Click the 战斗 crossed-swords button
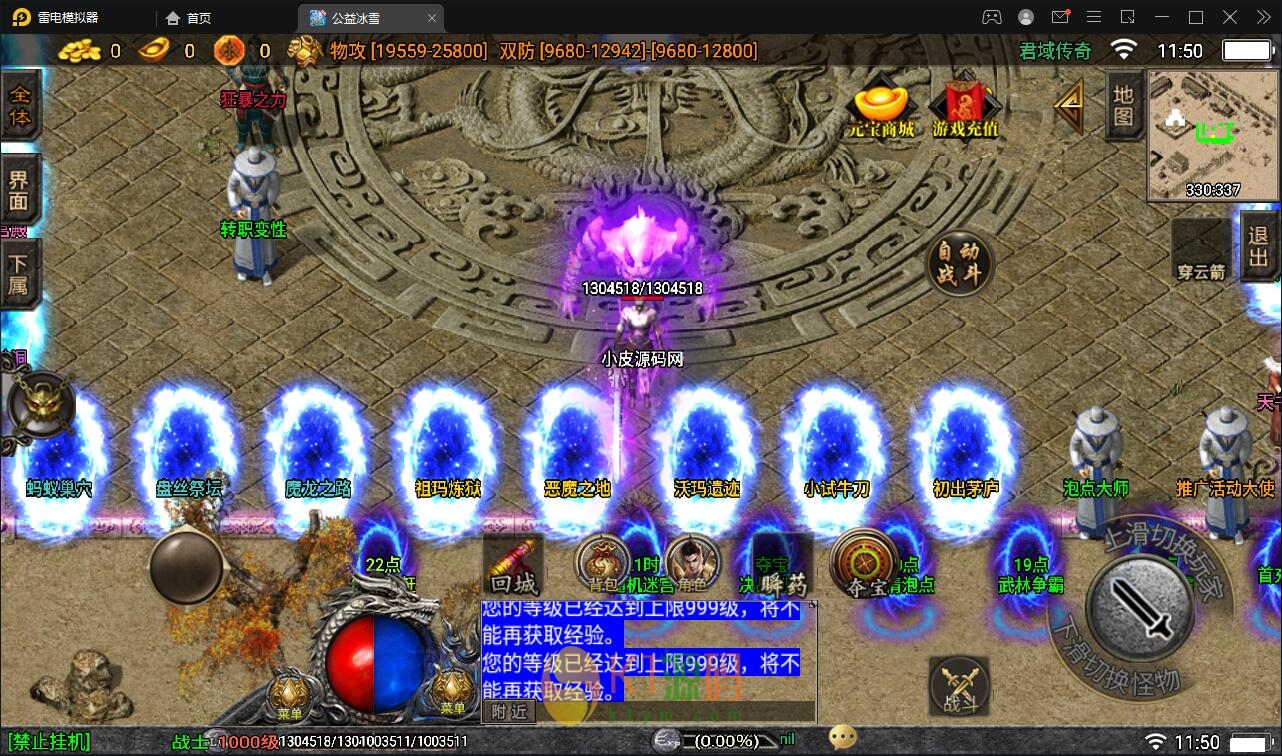This screenshot has height=756, width=1282. click(959, 686)
